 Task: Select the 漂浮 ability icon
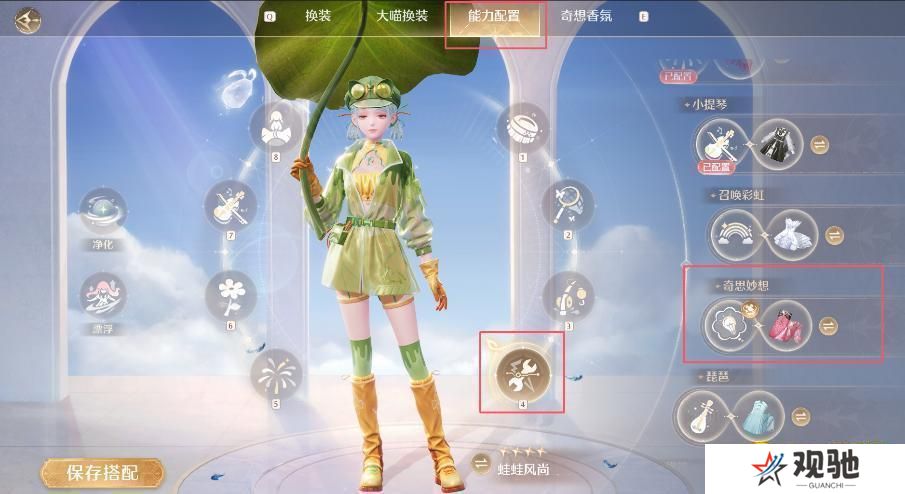click(x=104, y=298)
